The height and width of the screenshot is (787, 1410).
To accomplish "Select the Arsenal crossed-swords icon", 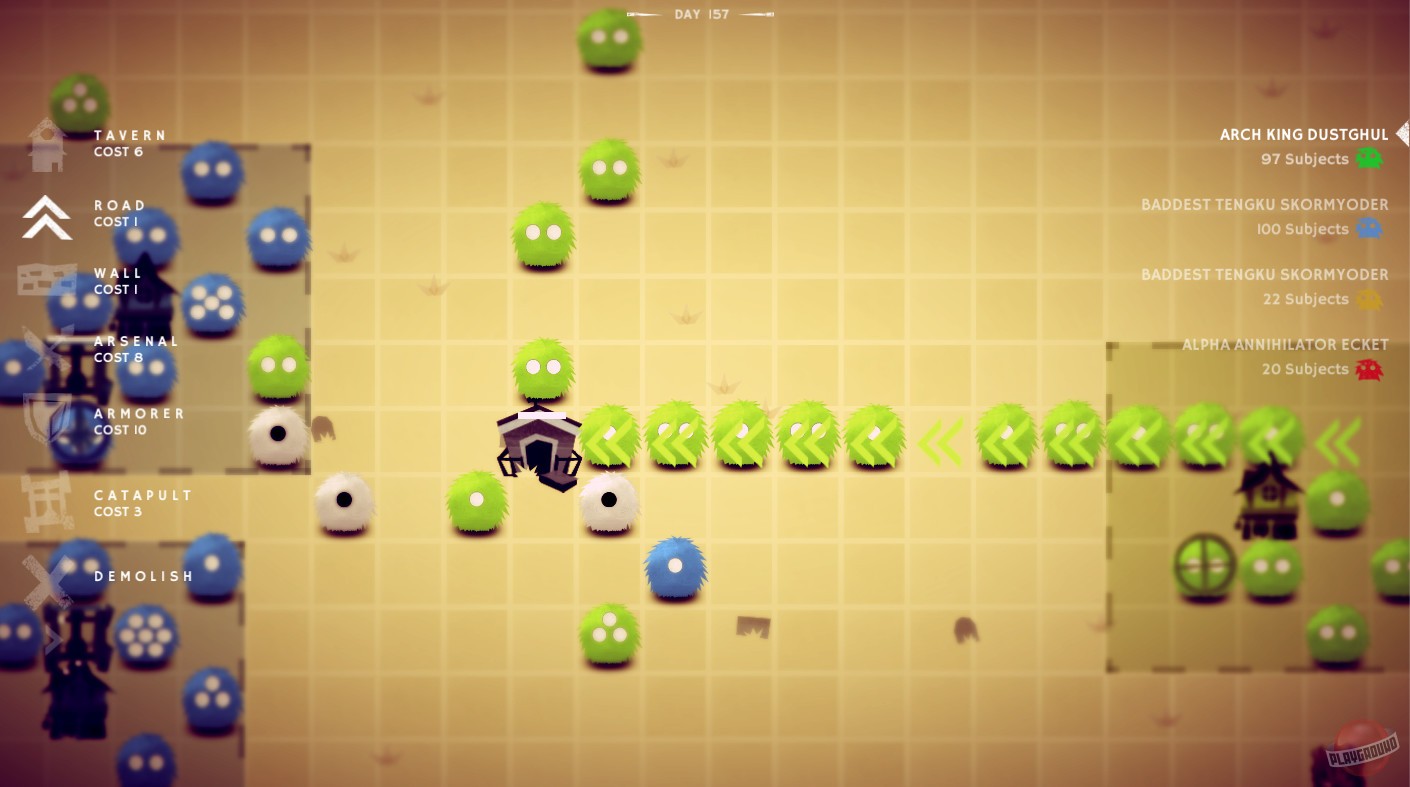I will [x=45, y=349].
